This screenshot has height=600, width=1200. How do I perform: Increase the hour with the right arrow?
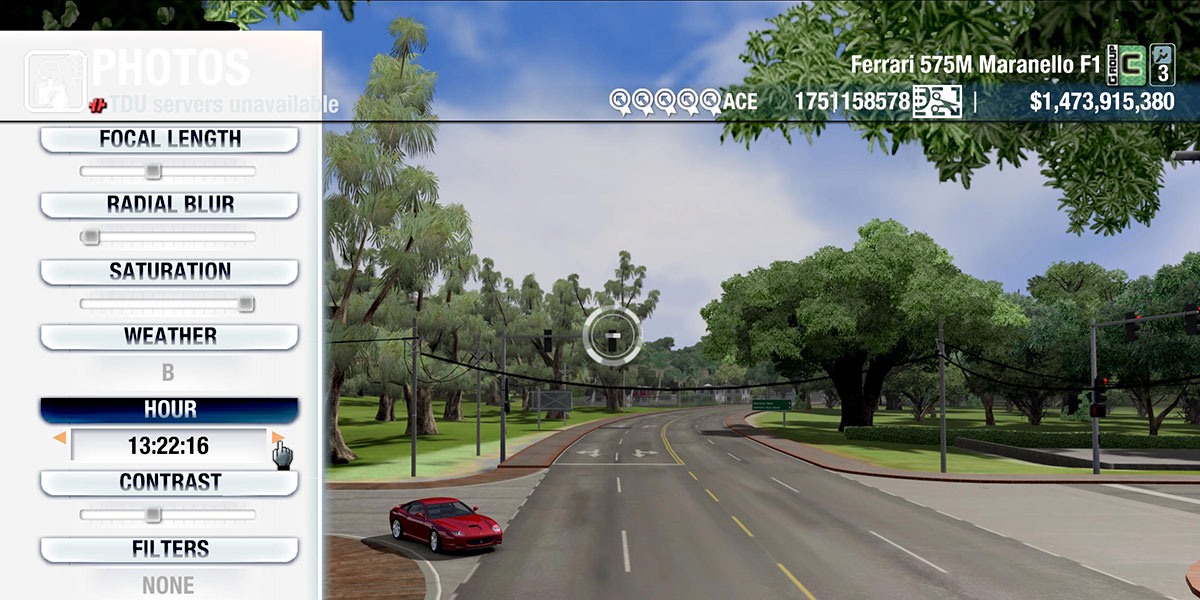(277, 438)
